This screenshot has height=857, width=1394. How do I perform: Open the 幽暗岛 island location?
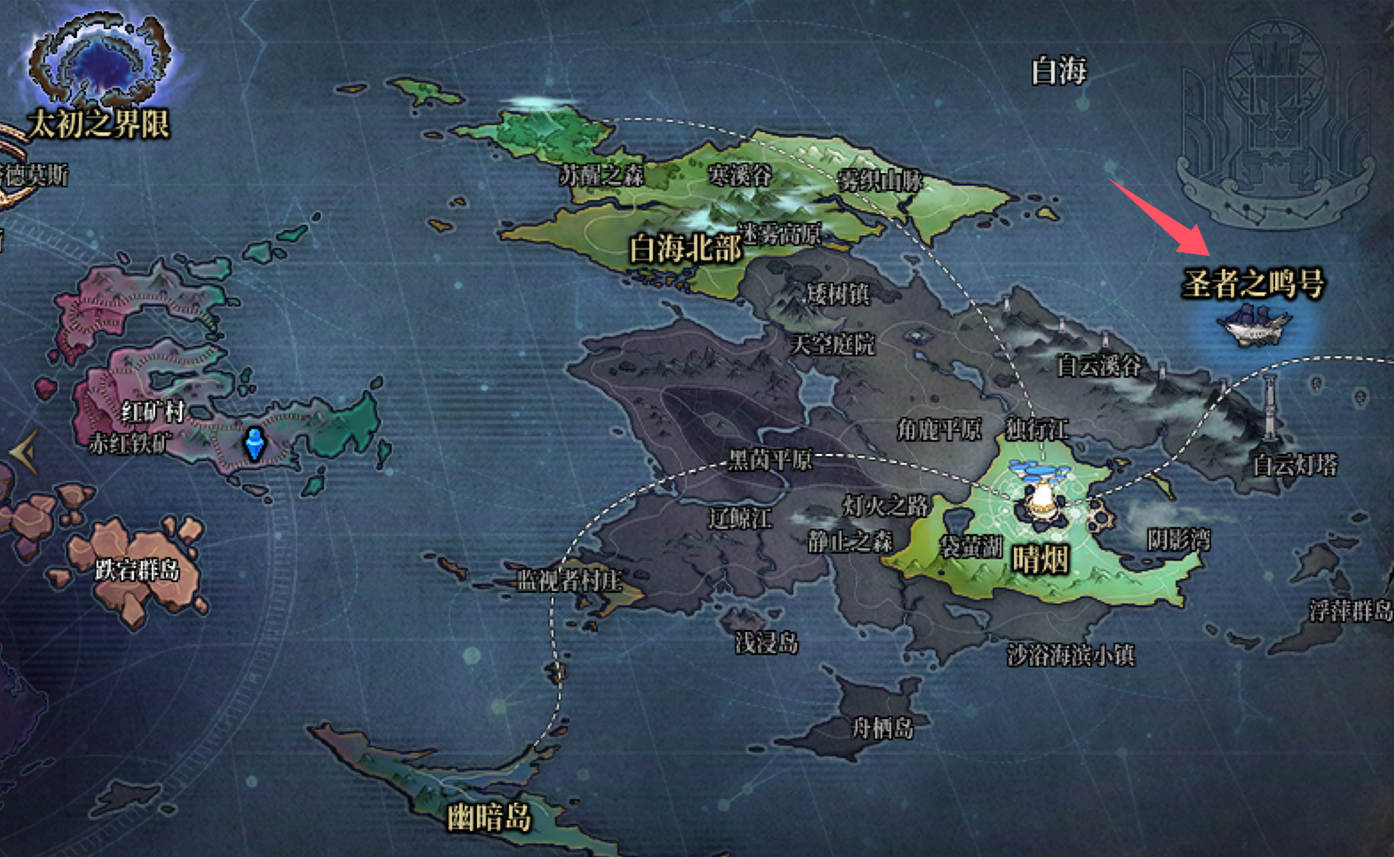(x=490, y=818)
